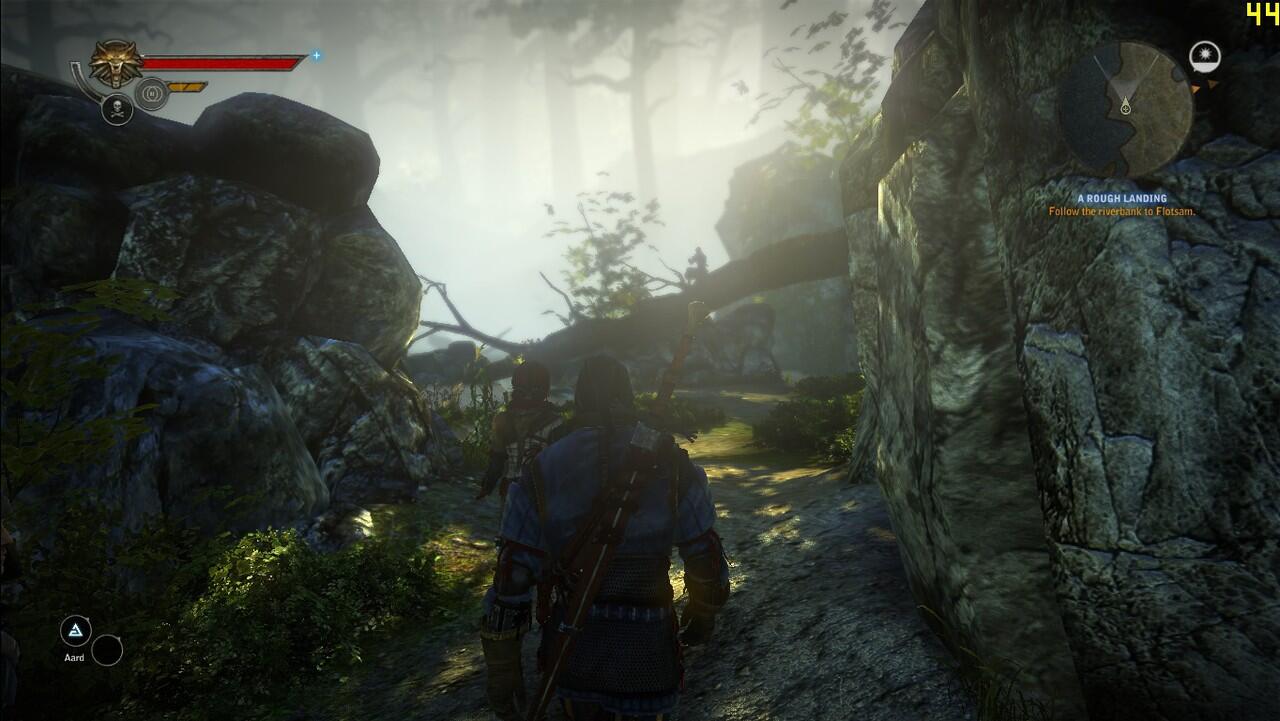Click the player arrow marker on the minimap

click(x=1126, y=106)
